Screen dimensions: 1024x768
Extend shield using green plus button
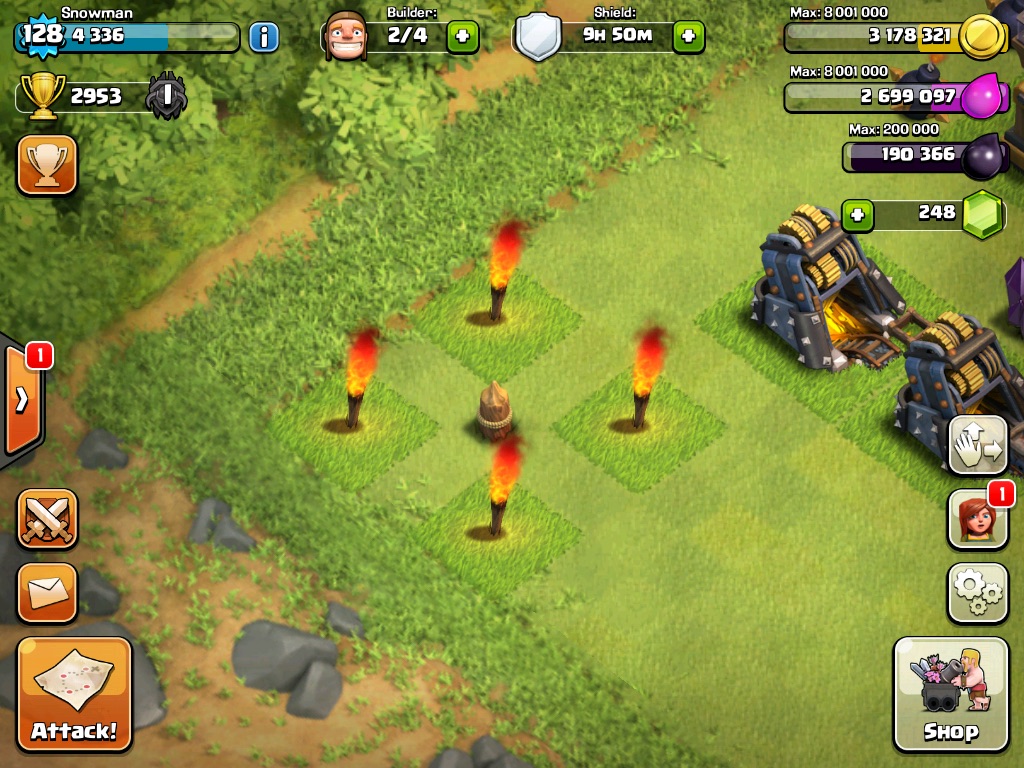point(688,37)
